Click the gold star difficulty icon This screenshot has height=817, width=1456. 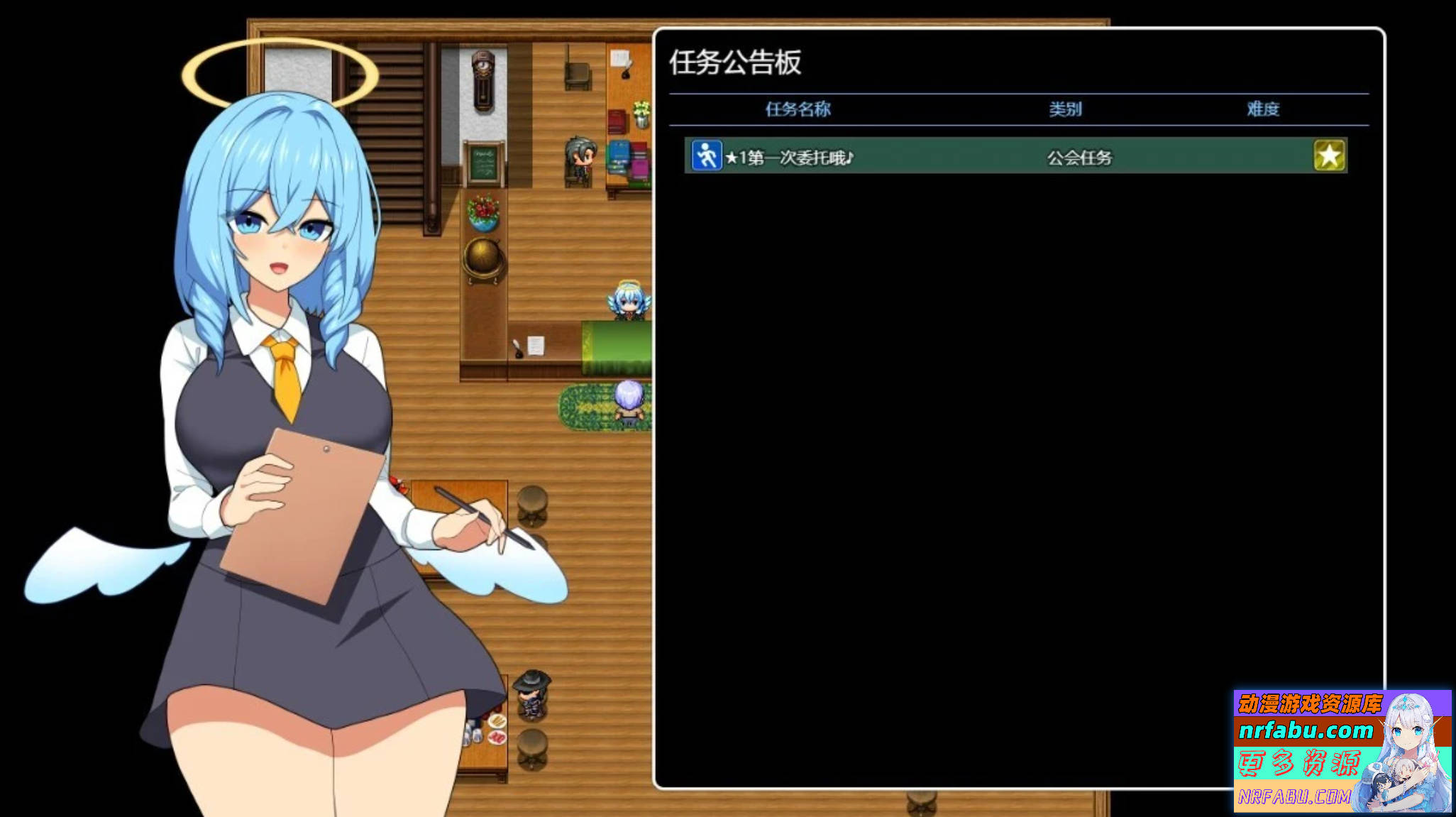pyautogui.click(x=1330, y=155)
